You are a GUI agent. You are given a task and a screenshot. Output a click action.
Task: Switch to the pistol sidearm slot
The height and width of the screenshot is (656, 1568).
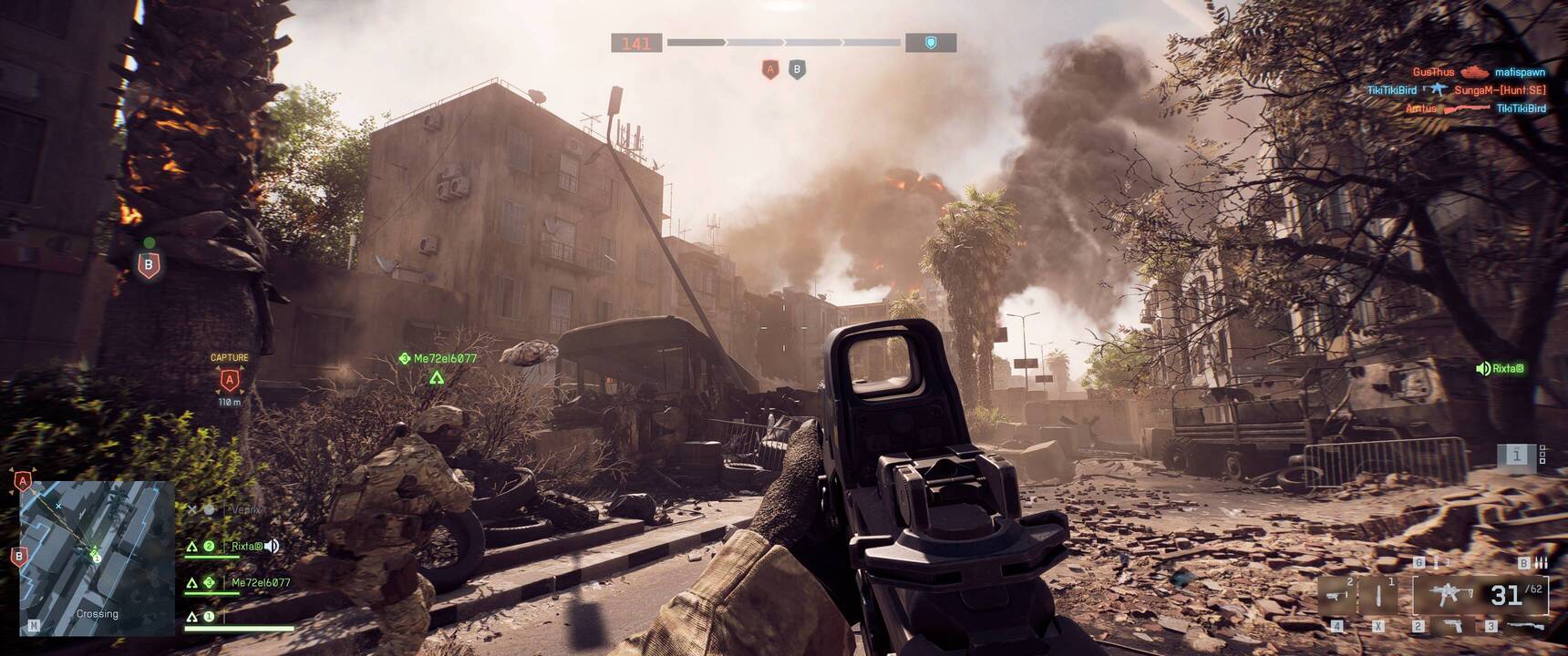click(1451, 627)
